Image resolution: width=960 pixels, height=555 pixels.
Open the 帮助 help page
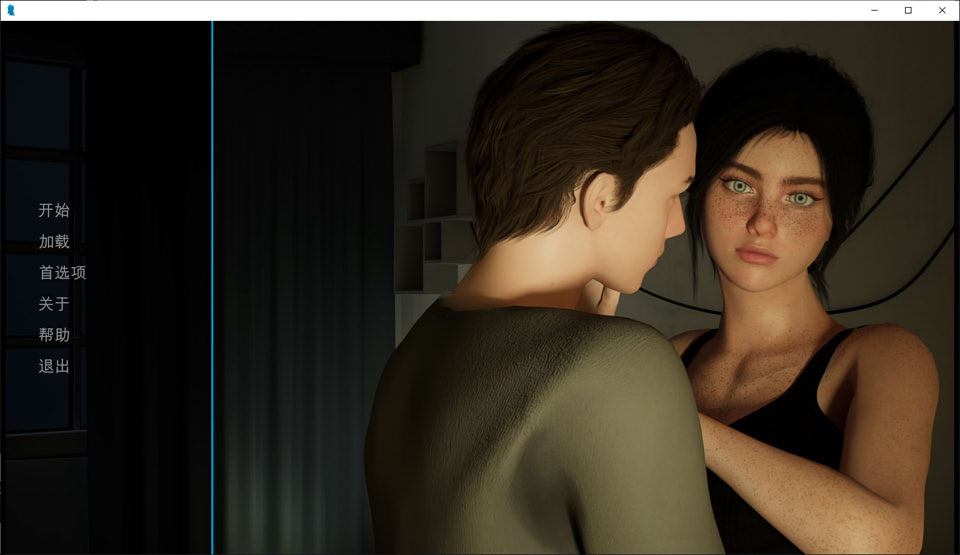[x=54, y=335]
